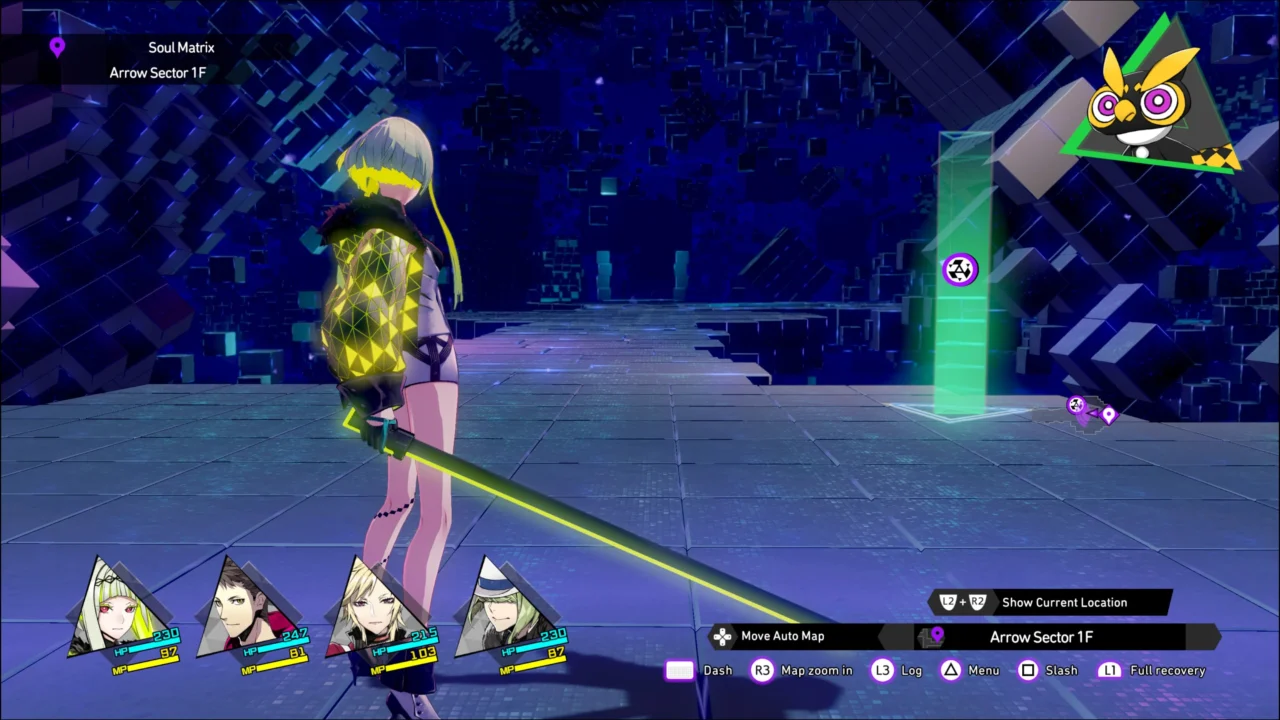Open the Soul Matrix area header dropdown
This screenshot has height=720, width=1280.
click(x=181, y=47)
